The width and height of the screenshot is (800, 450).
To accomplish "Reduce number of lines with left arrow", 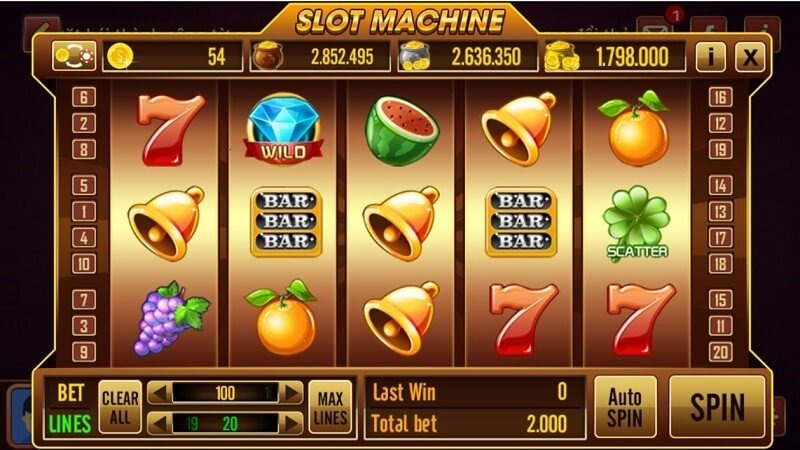I will tap(159, 423).
